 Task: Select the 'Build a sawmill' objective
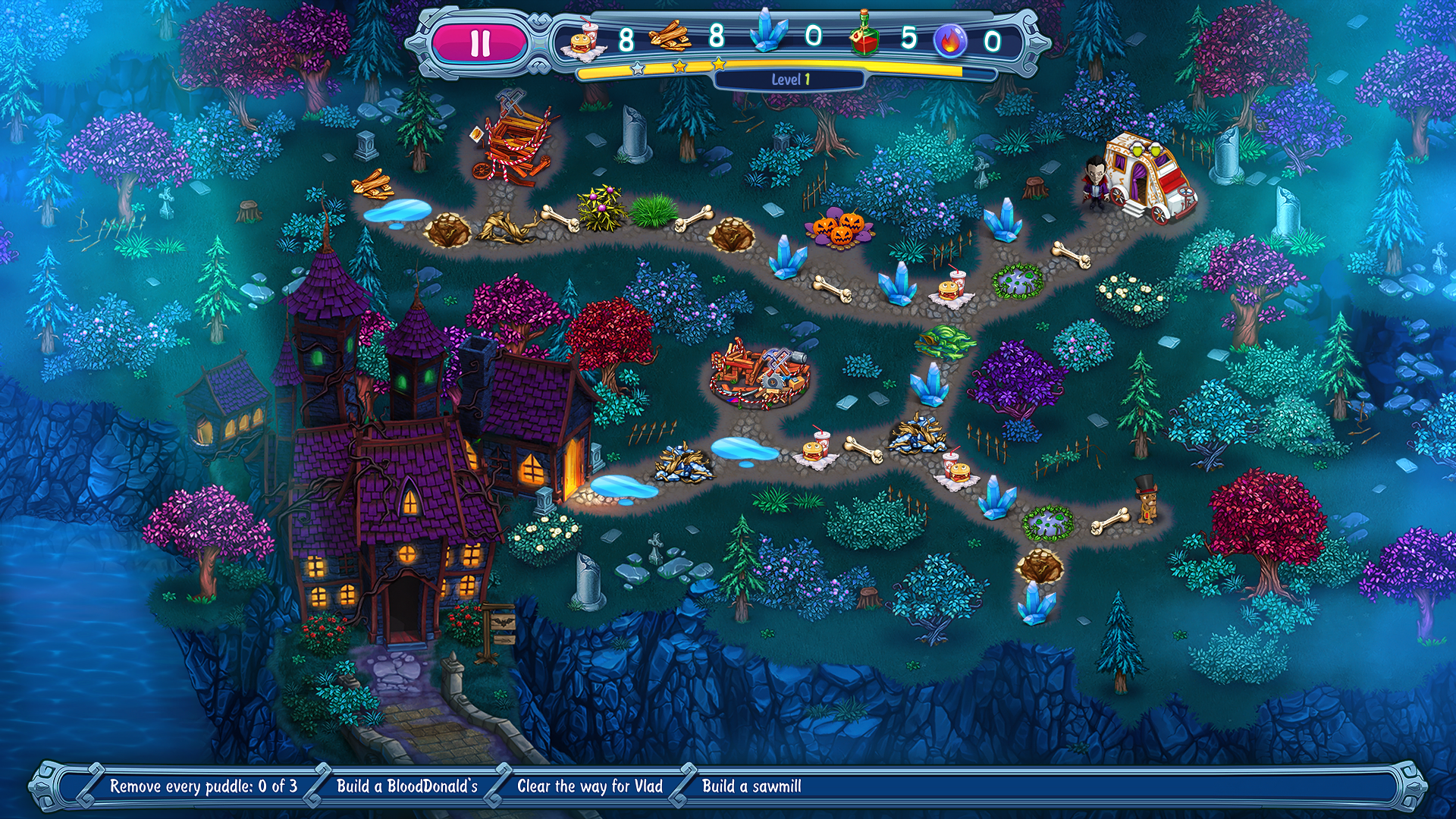click(x=752, y=786)
